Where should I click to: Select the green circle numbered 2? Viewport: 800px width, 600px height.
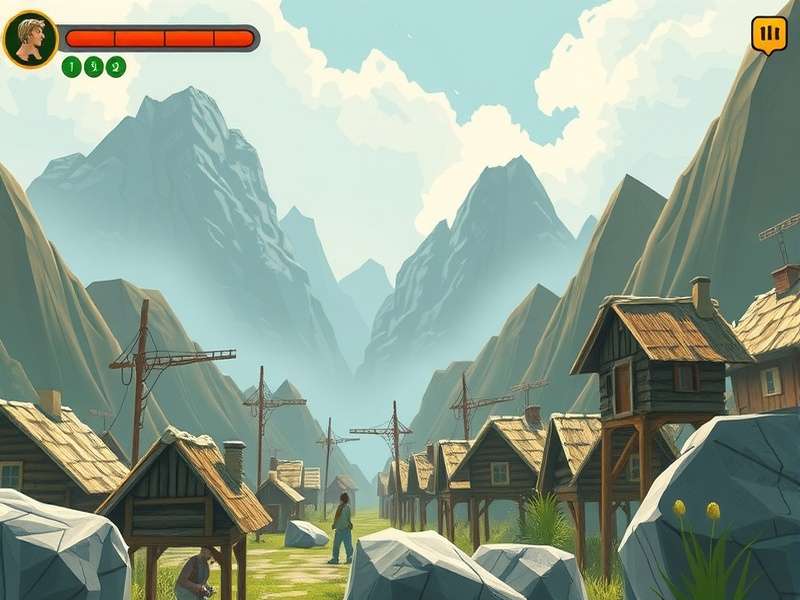point(116,67)
